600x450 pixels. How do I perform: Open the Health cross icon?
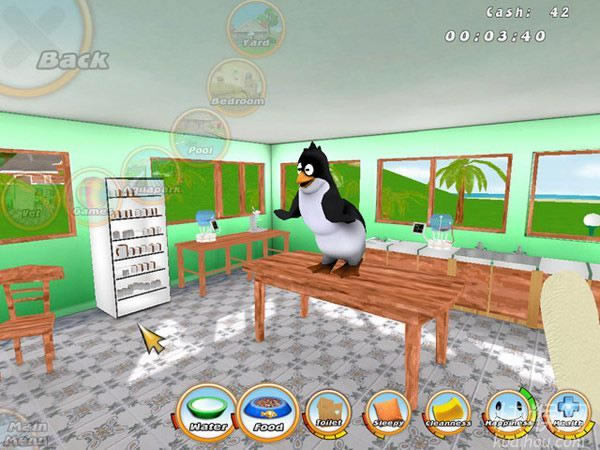pyautogui.click(x=566, y=412)
